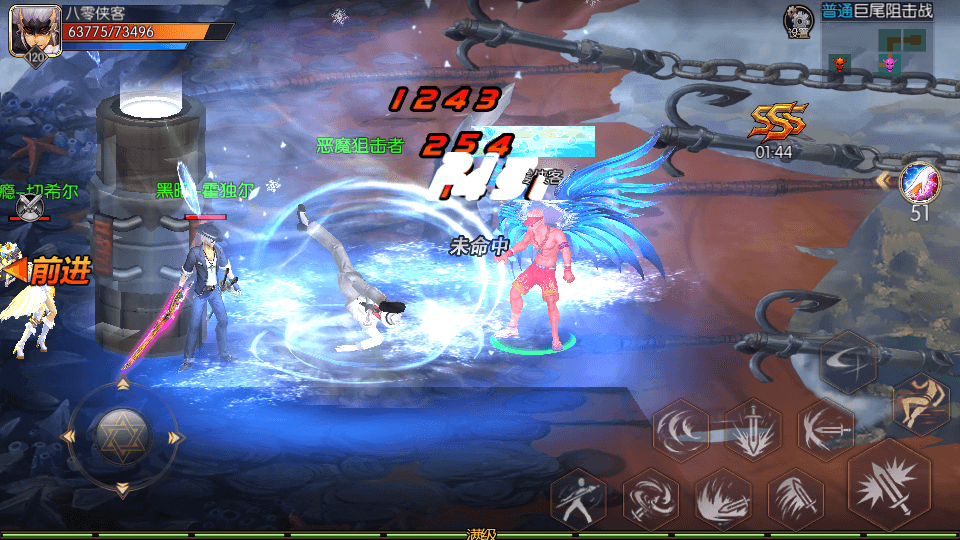Screen dimensions: 960x540
Task: Use the large basic sword attack button
Action: point(889,485)
